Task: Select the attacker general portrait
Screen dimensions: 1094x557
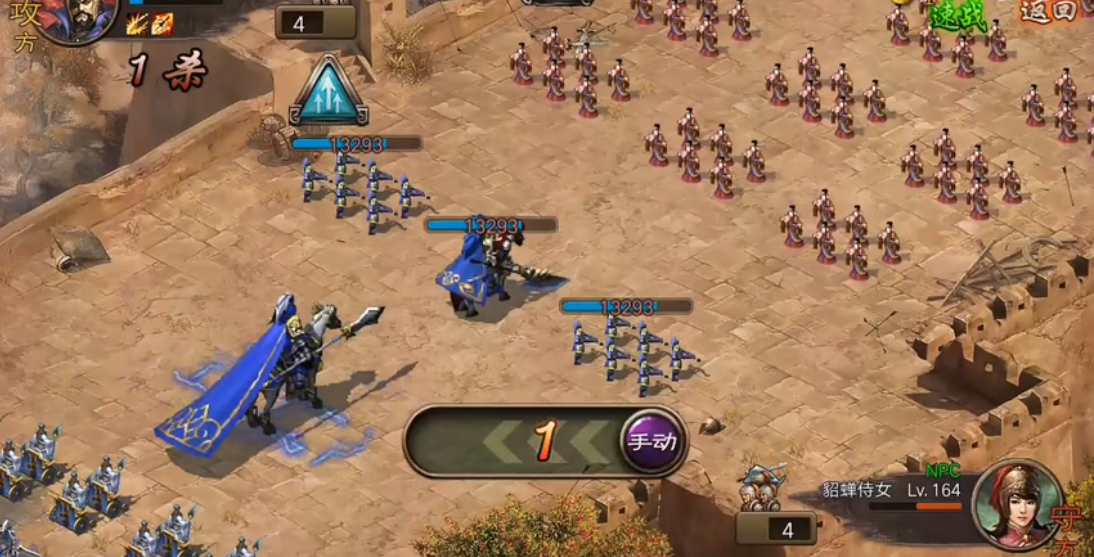Action: (77, 18)
